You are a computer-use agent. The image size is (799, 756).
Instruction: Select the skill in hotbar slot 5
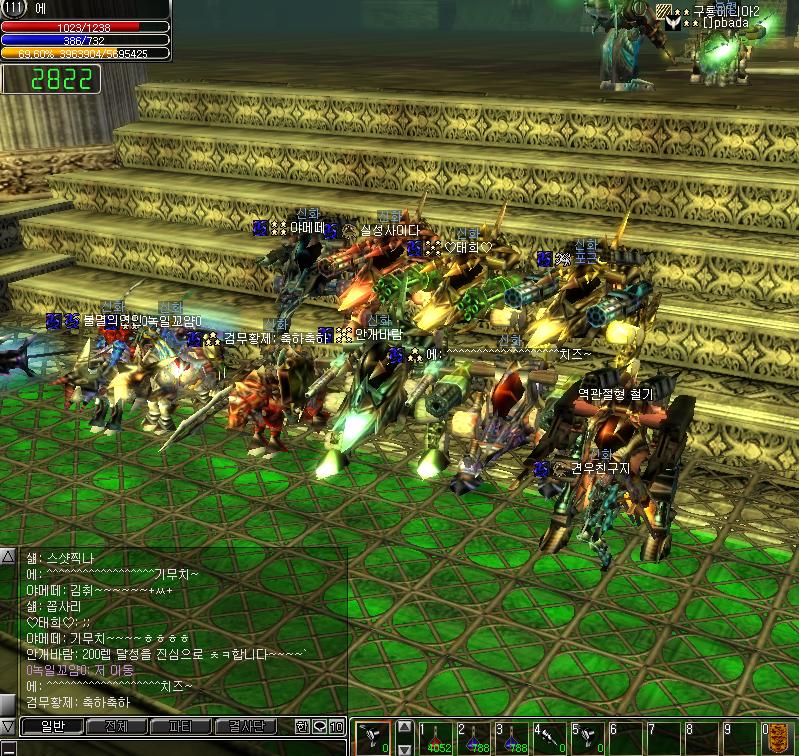coord(588,738)
